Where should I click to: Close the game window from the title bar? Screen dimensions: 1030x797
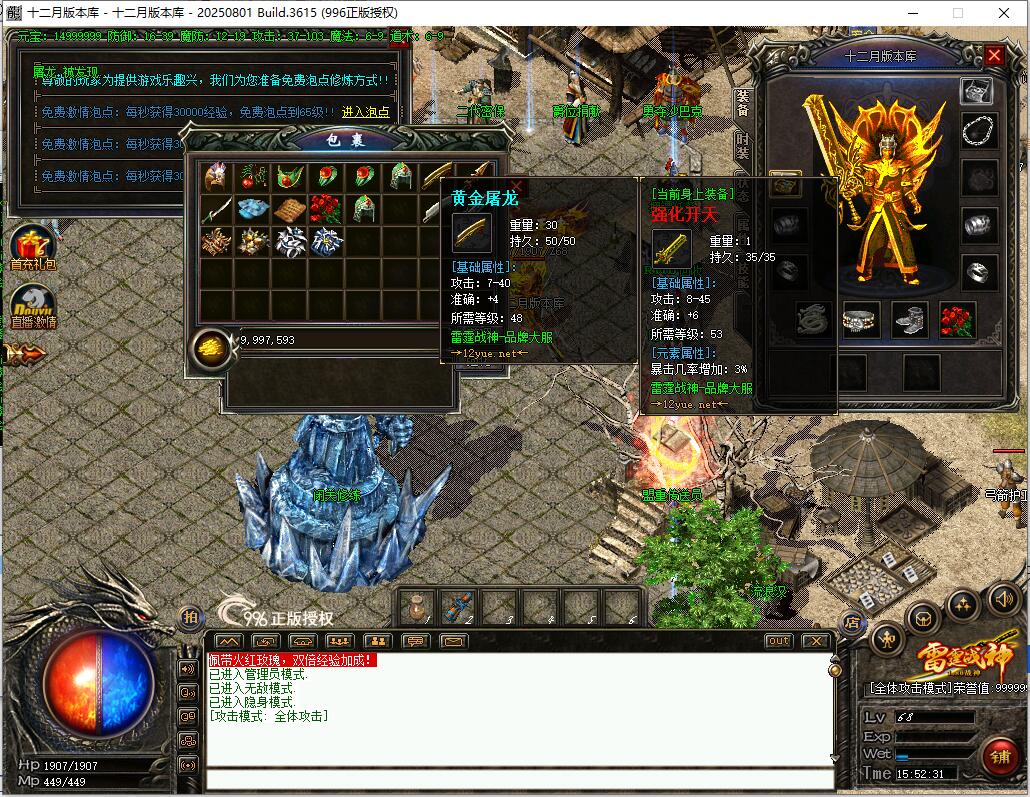tap(1003, 13)
